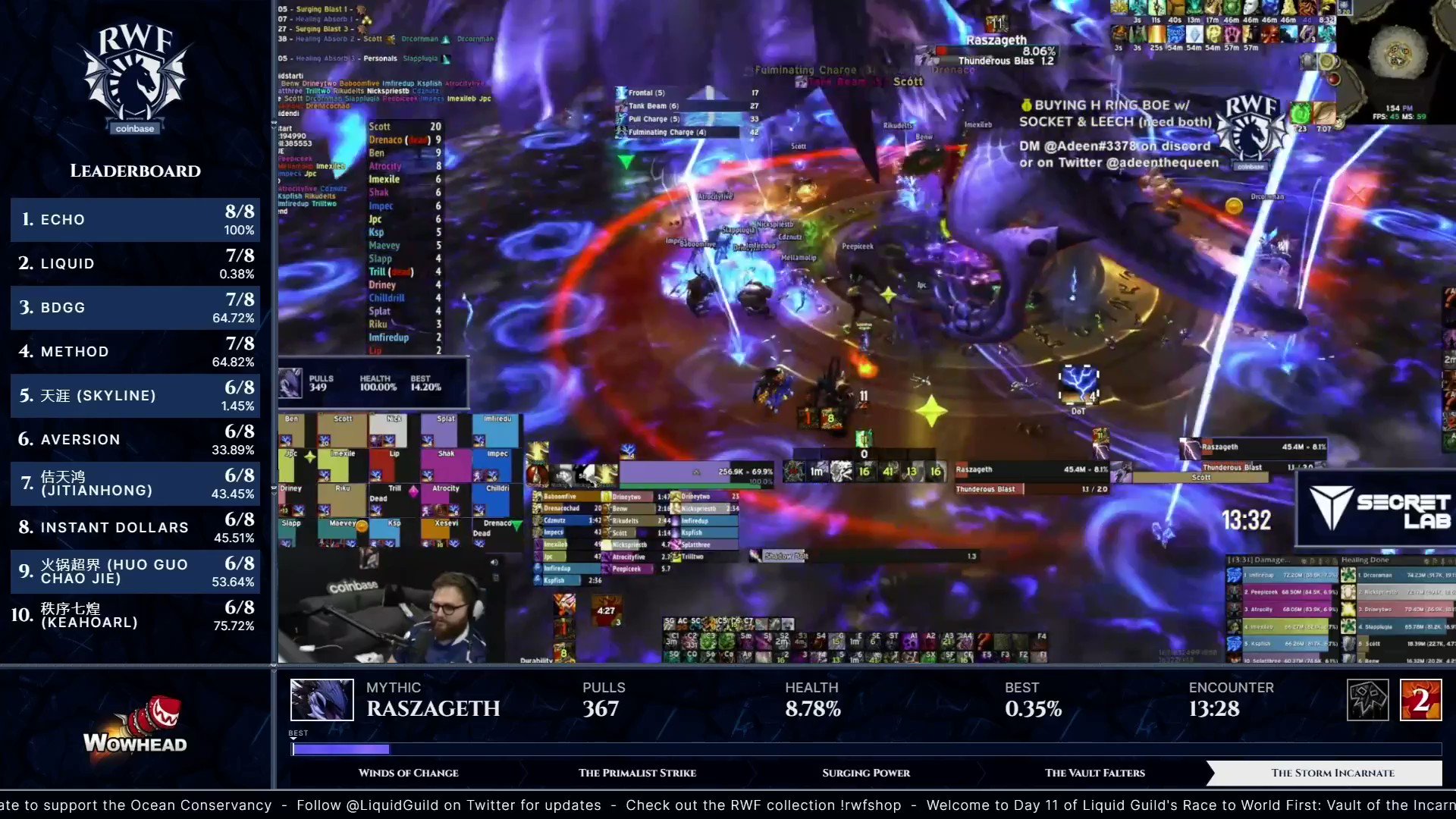
Task: Click the guild crest icon beside the attempt counter
Action: click(x=1367, y=699)
